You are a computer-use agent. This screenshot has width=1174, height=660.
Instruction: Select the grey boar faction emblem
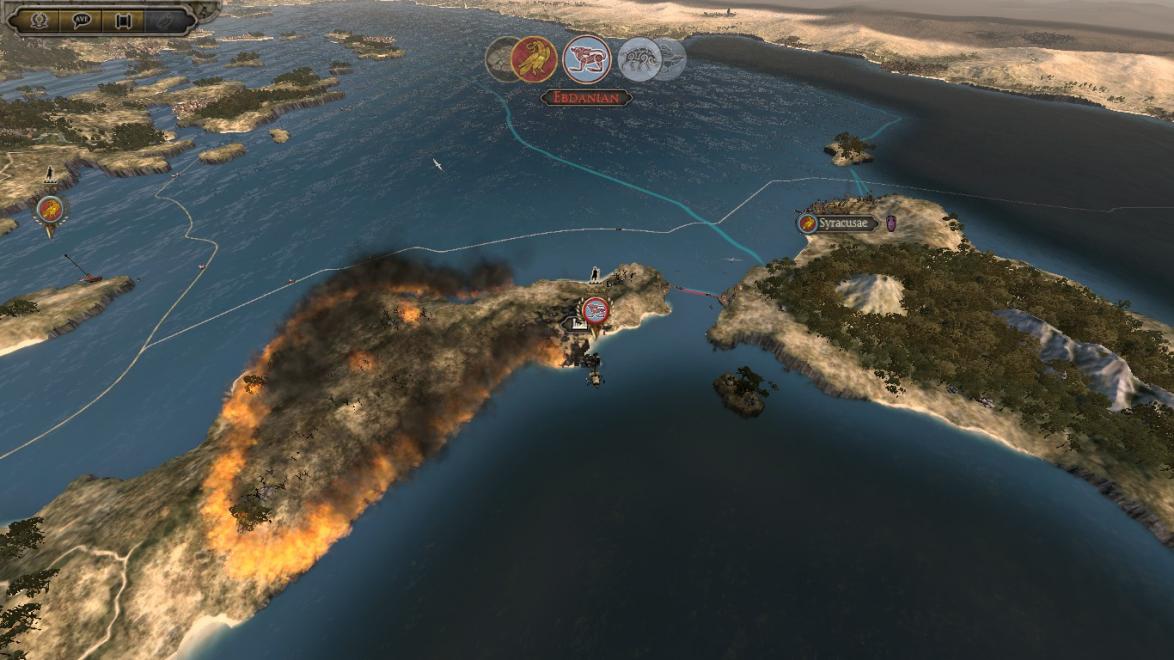(639, 59)
